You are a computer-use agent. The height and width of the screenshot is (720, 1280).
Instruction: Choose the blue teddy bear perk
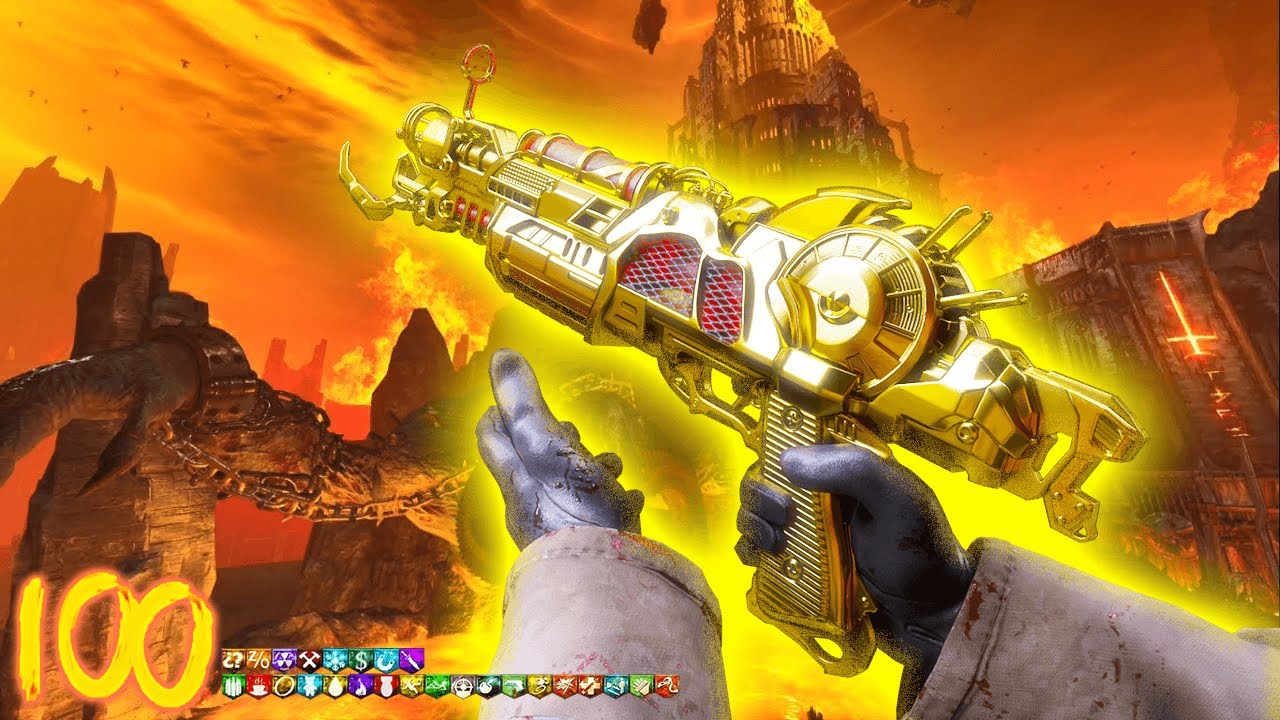(310, 686)
